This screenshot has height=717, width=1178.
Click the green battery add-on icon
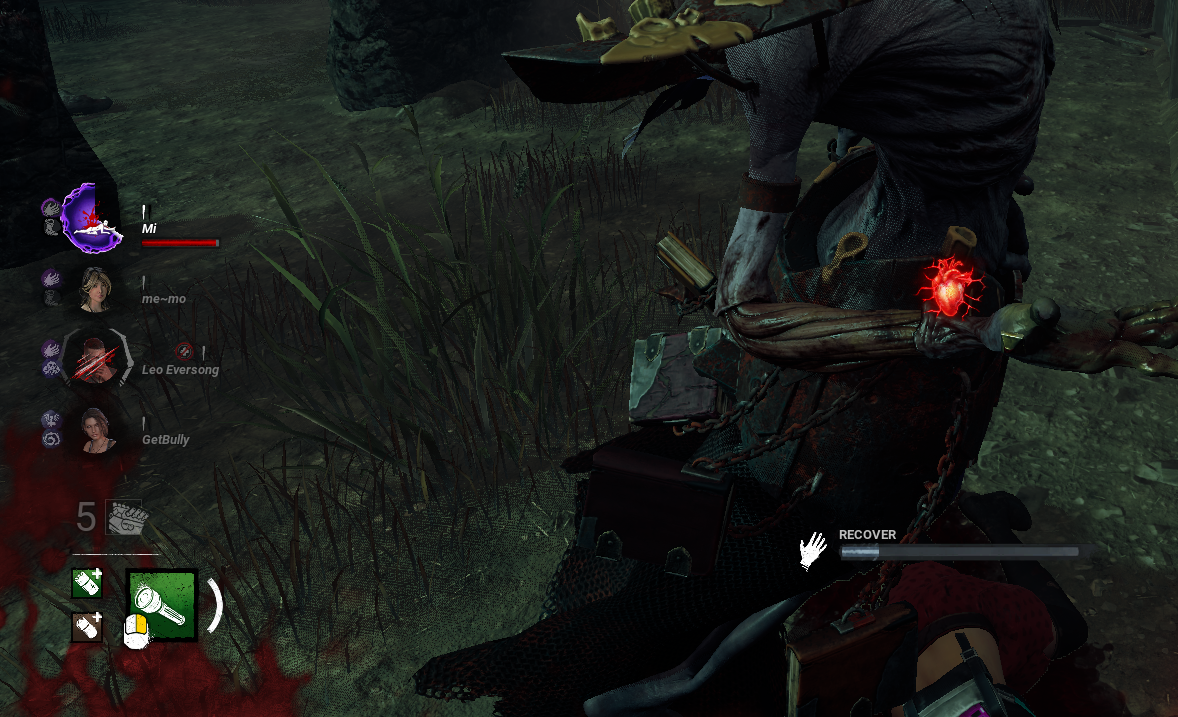pyautogui.click(x=87, y=583)
